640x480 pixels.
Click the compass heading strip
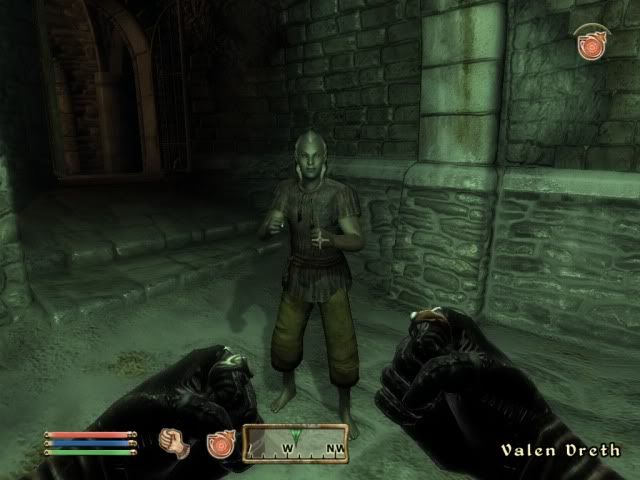295,443
